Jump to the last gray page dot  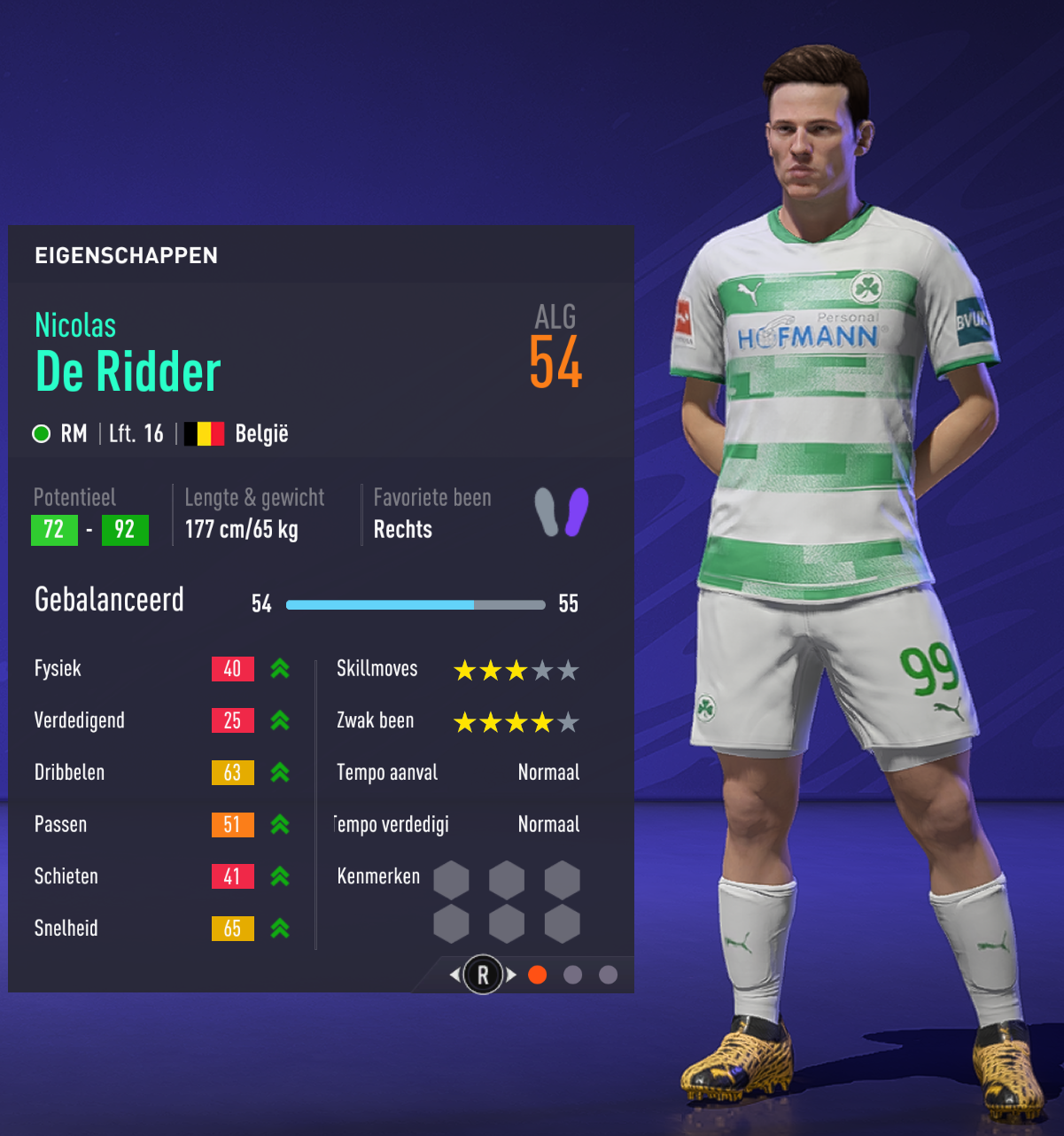point(608,975)
